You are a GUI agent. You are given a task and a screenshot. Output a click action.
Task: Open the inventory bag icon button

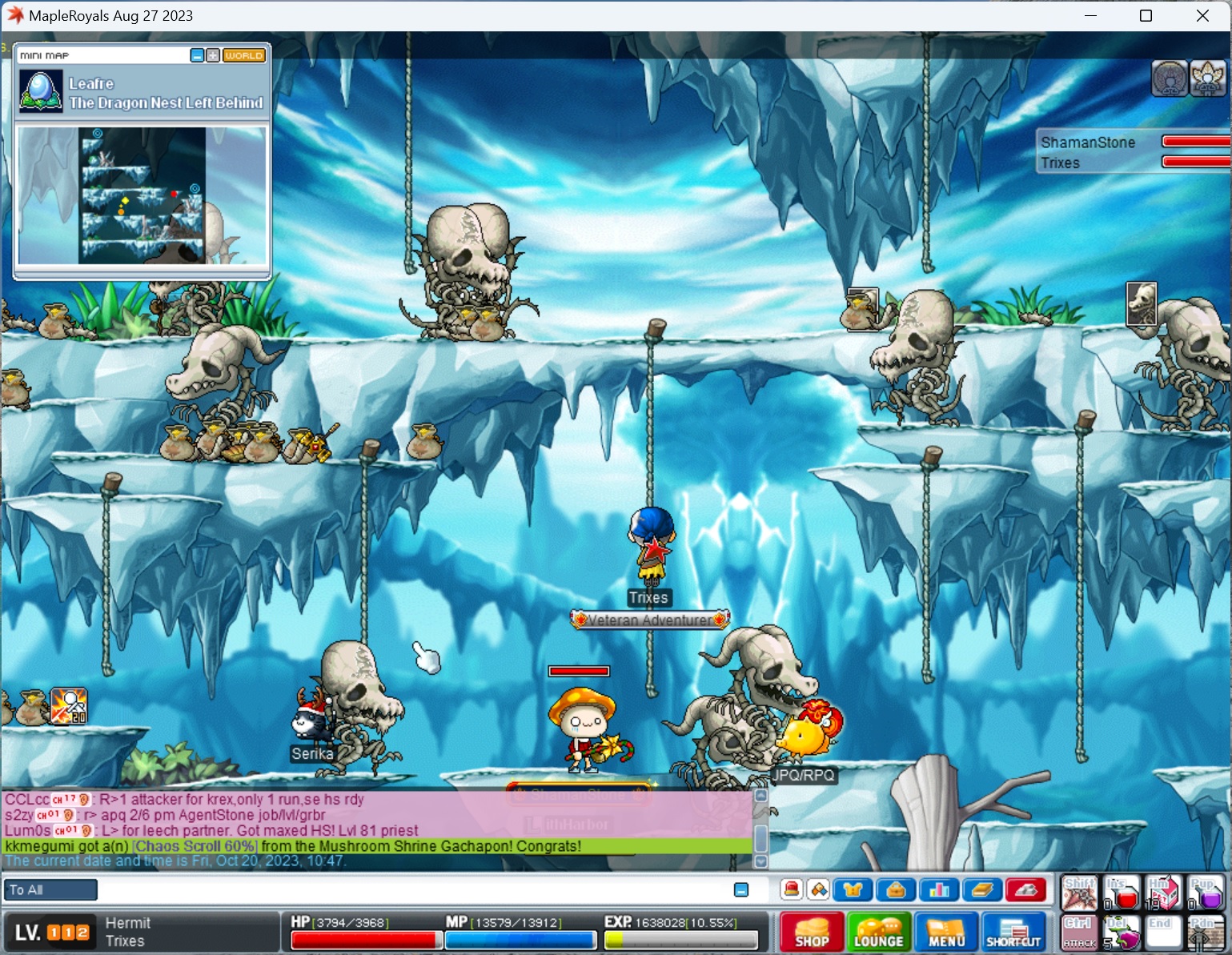[896, 889]
